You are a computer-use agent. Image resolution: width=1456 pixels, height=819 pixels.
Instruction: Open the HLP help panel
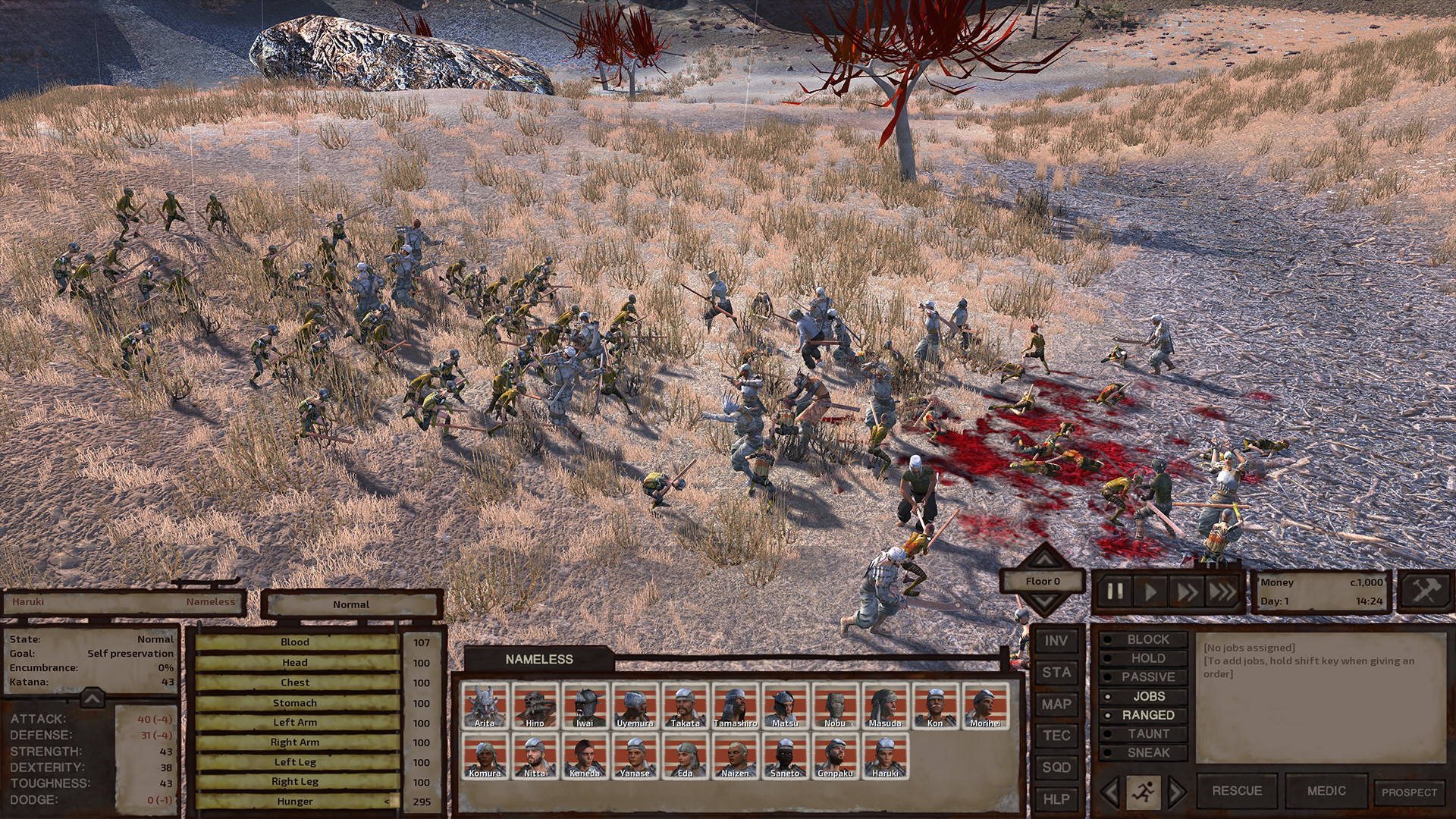coord(1056,799)
